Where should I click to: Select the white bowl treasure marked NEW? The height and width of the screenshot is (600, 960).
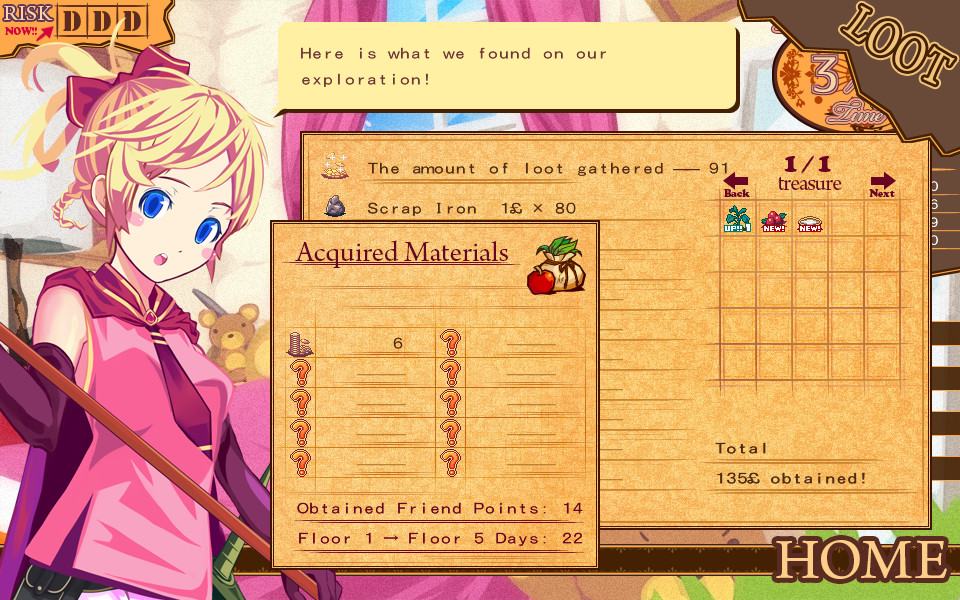[809, 222]
